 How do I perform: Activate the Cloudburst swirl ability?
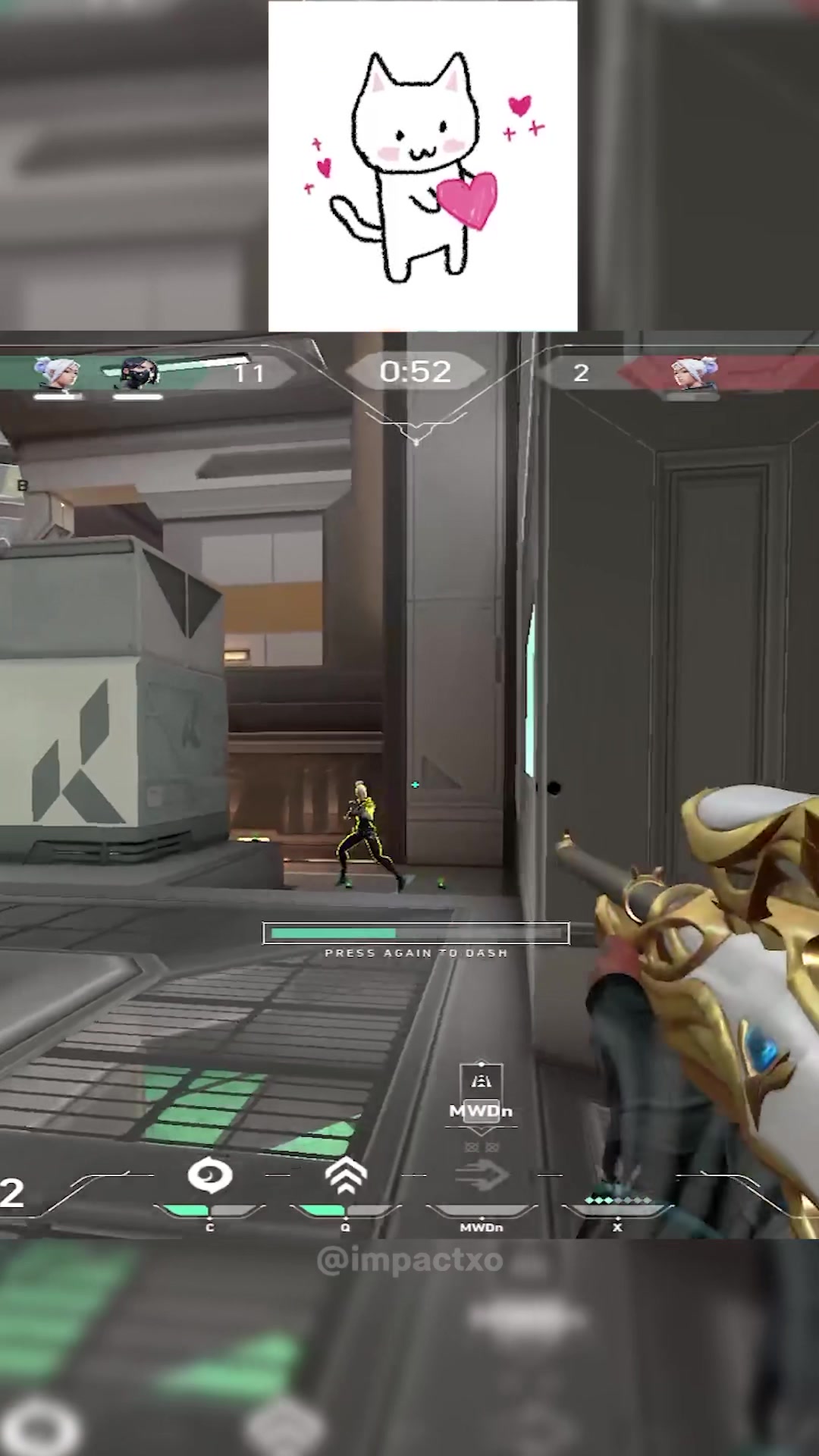tap(210, 1177)
